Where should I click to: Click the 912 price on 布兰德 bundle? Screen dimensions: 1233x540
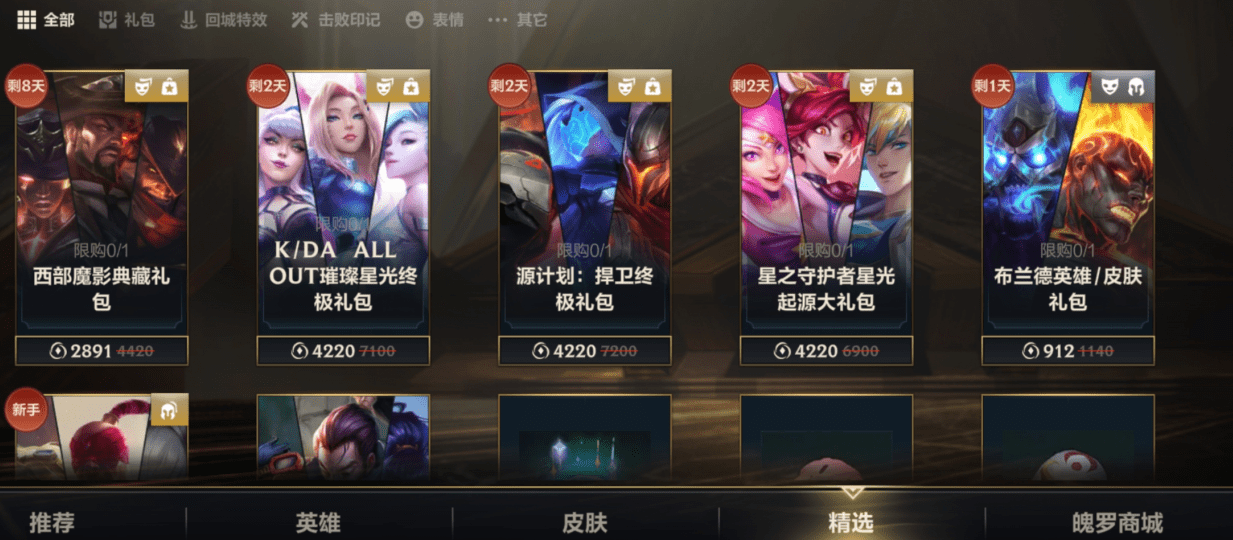pyautogui.click(x=1068, y=351)
